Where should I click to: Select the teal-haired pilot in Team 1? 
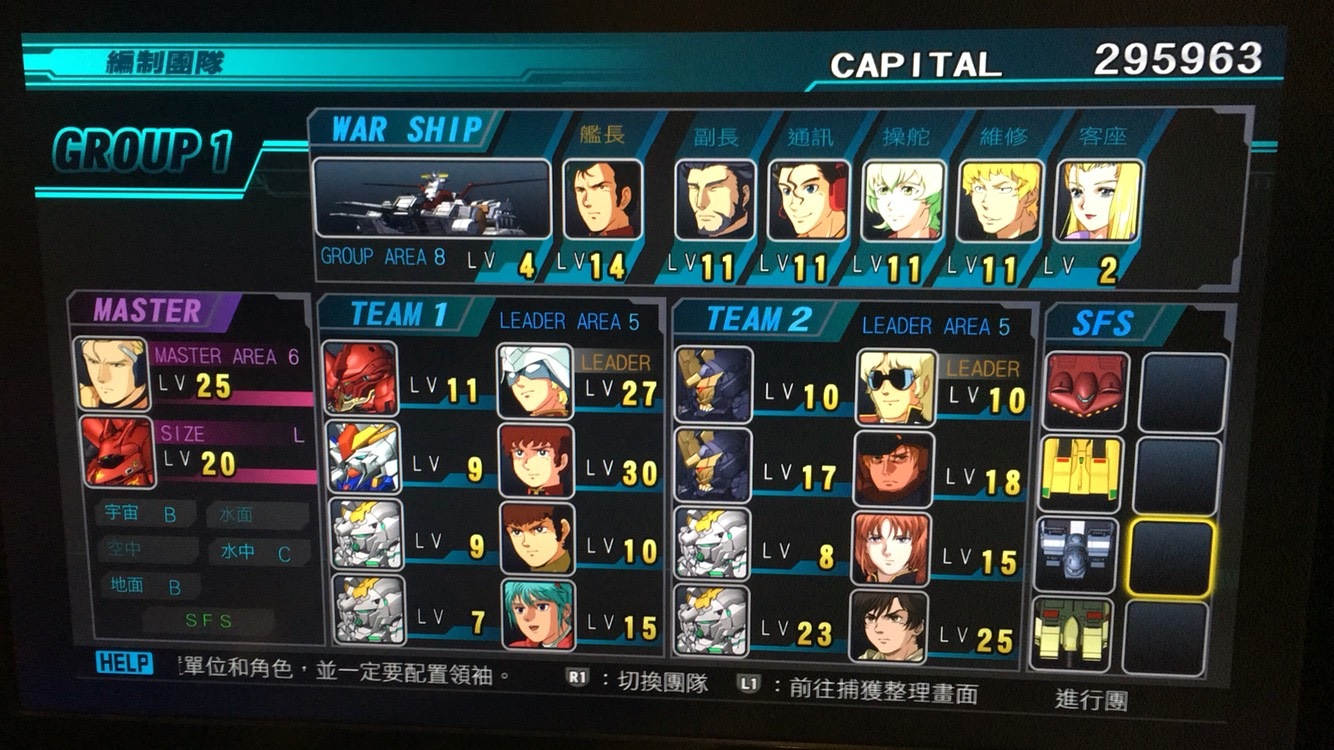point(537,614)
